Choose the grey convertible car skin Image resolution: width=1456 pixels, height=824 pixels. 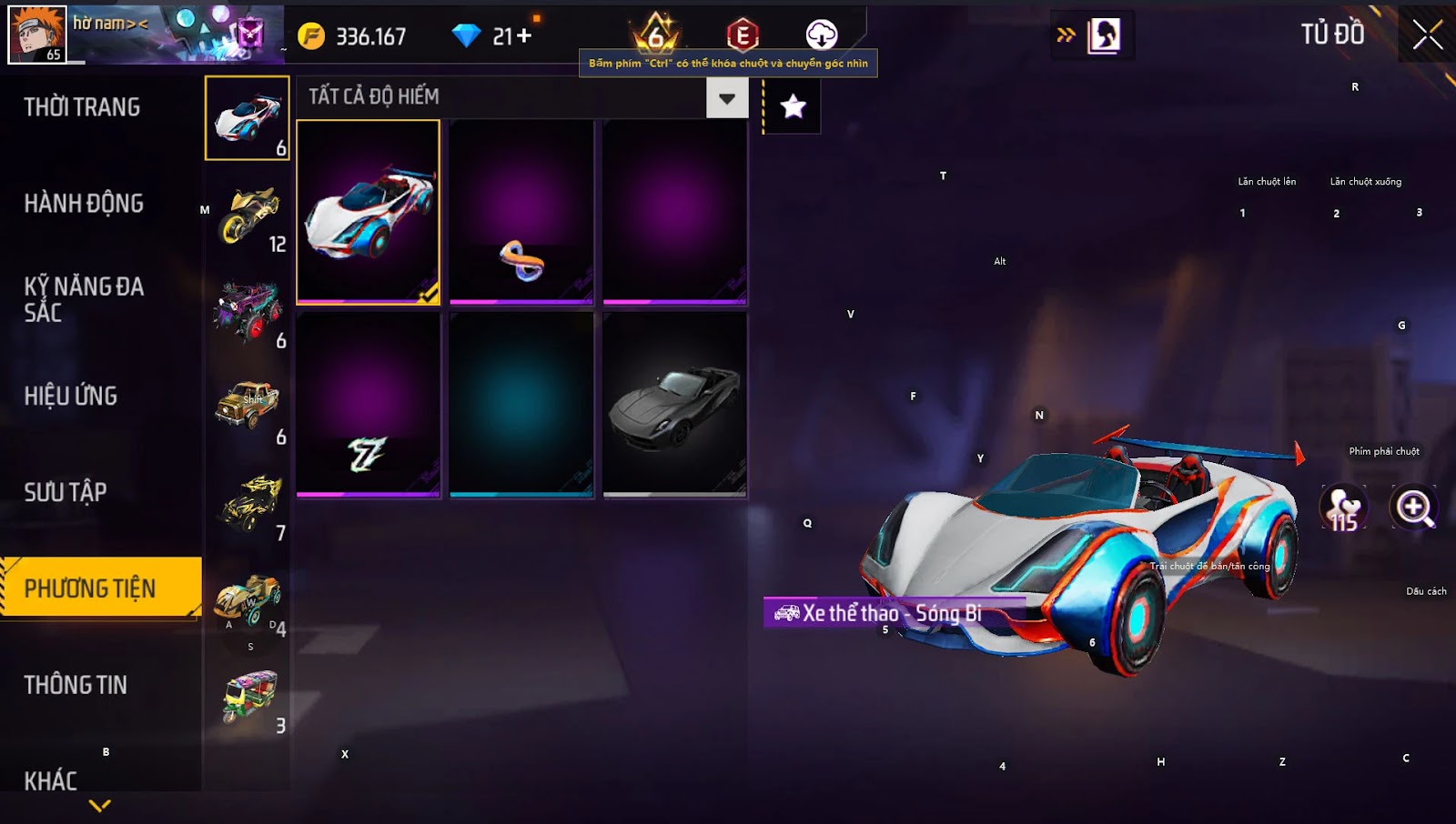click(674, 406)
